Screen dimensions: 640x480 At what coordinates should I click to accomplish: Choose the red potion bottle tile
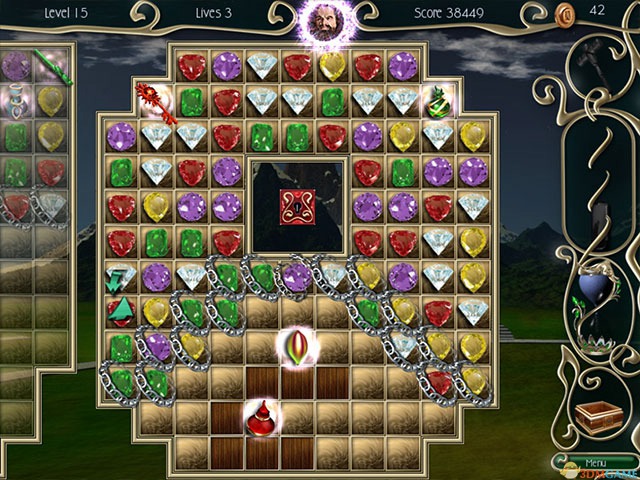click(262, 415)
